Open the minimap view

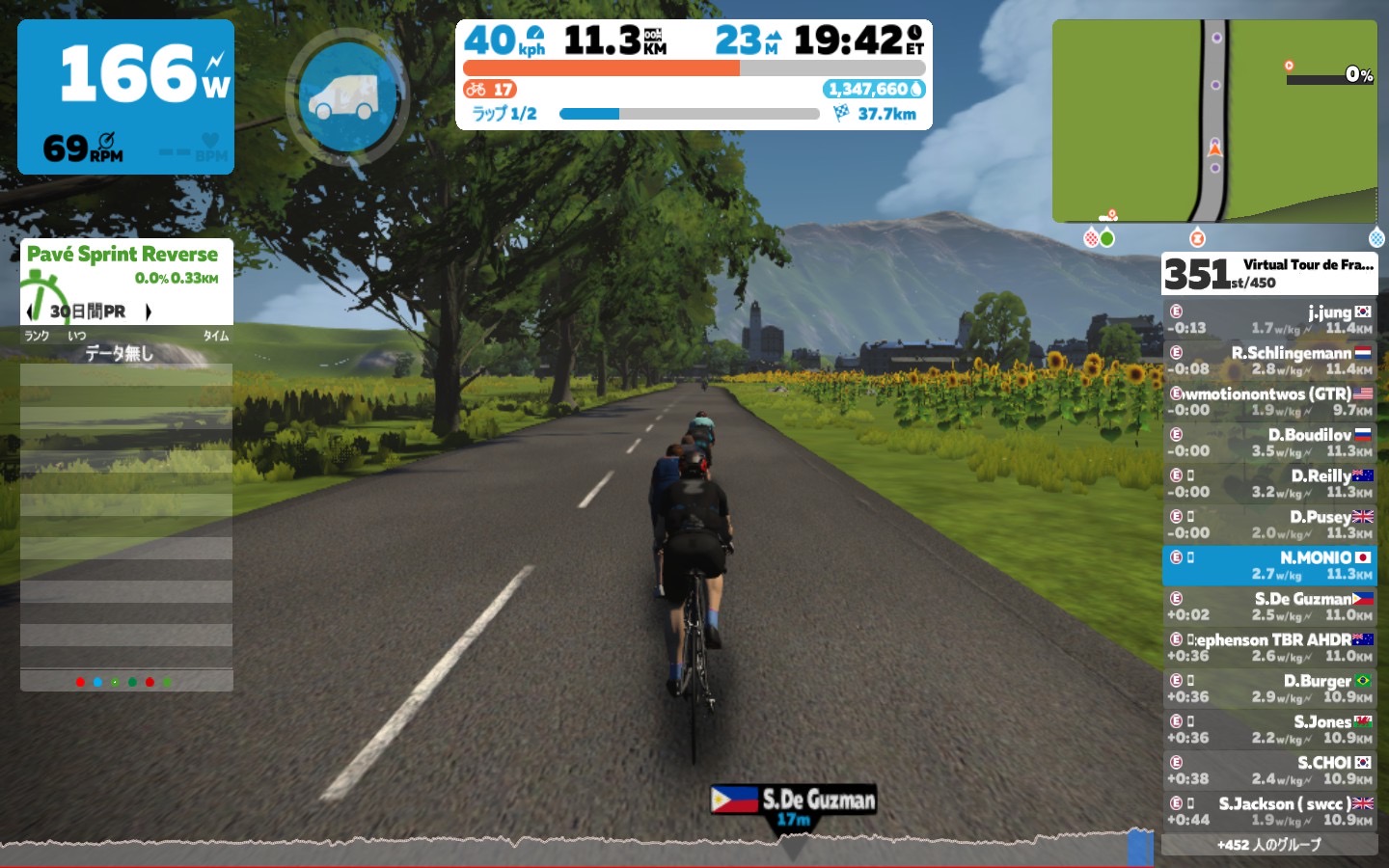coord(1214,122)
